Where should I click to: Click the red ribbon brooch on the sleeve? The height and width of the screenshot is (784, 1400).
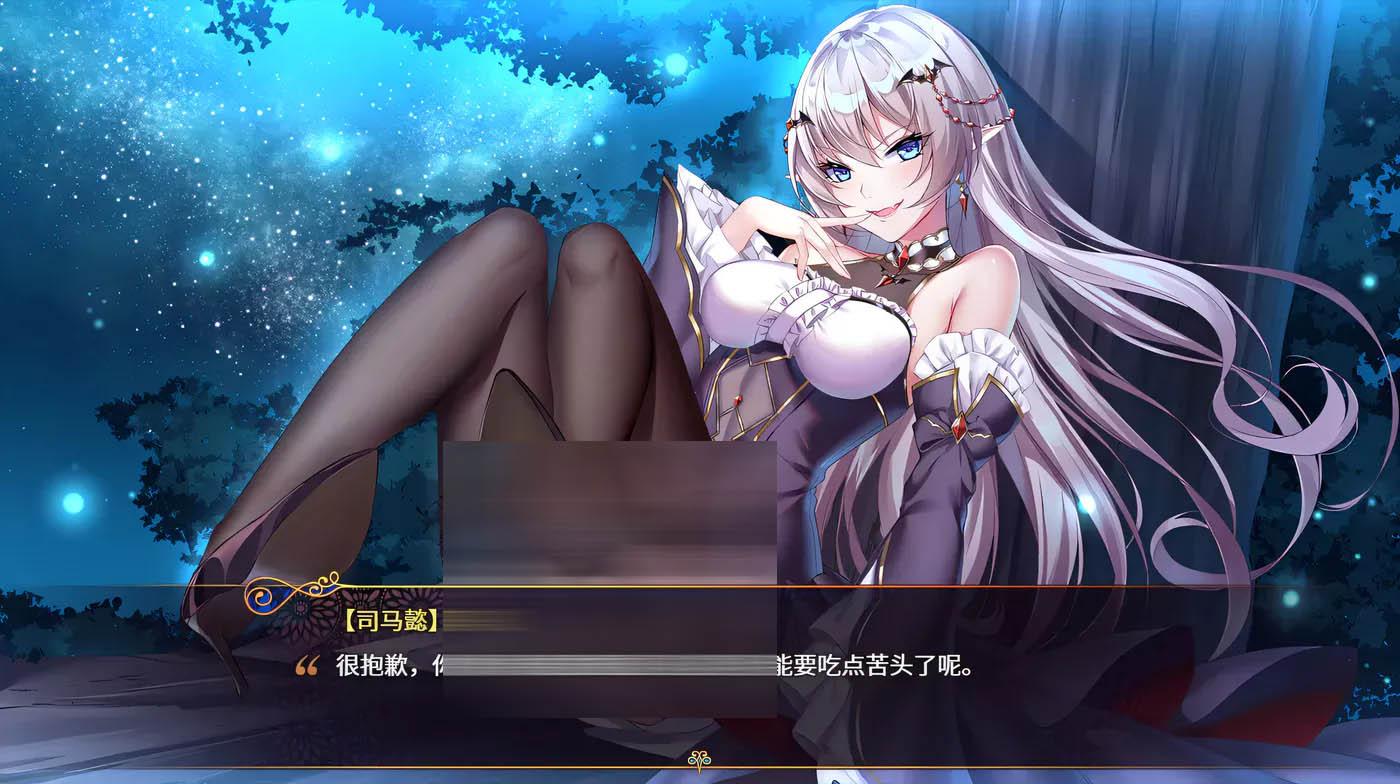[960, 425]
